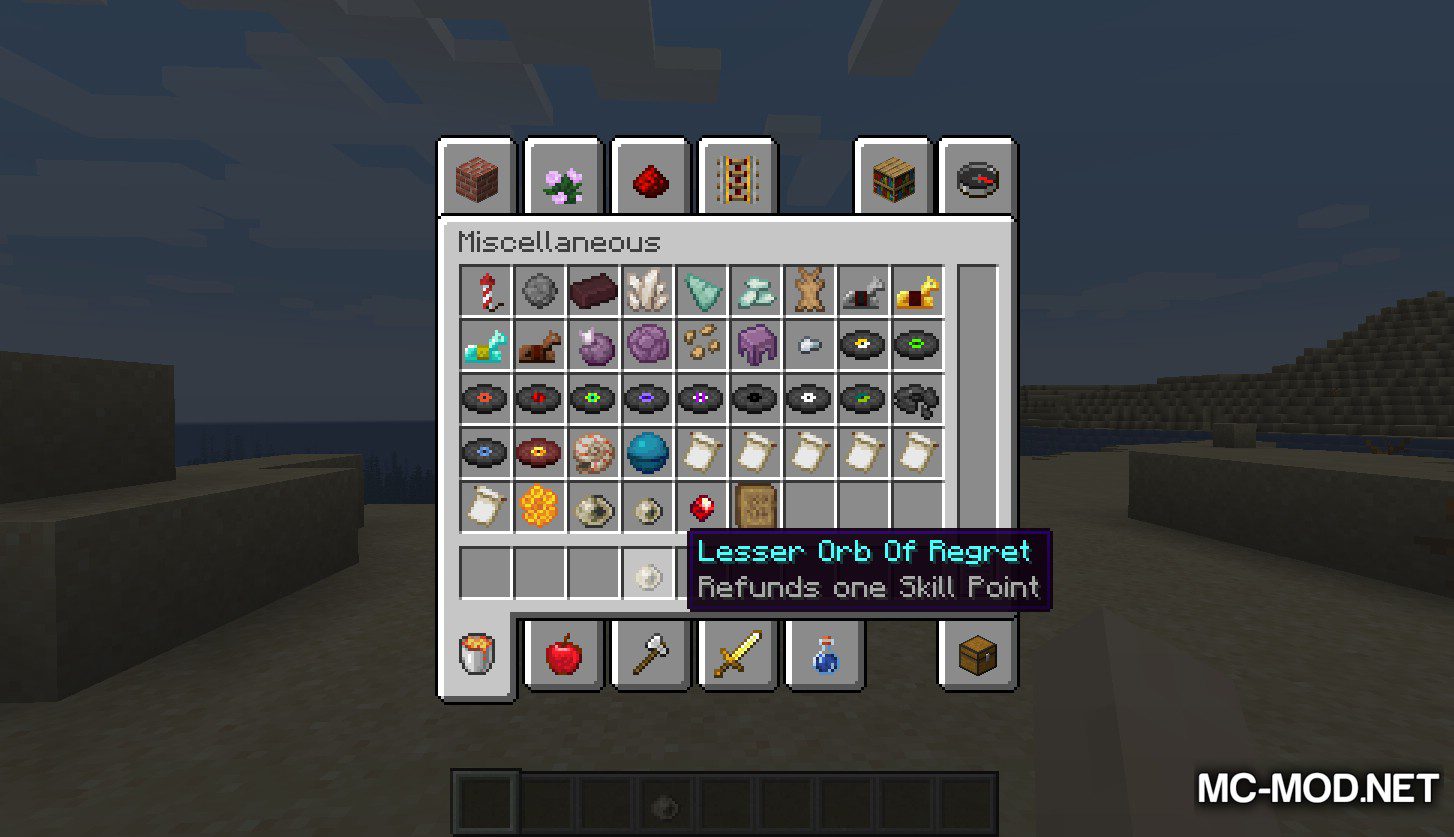Switch to the pink flower Decoration tab
Viewport: 1454px width, 837px height.
click(563, 179)
